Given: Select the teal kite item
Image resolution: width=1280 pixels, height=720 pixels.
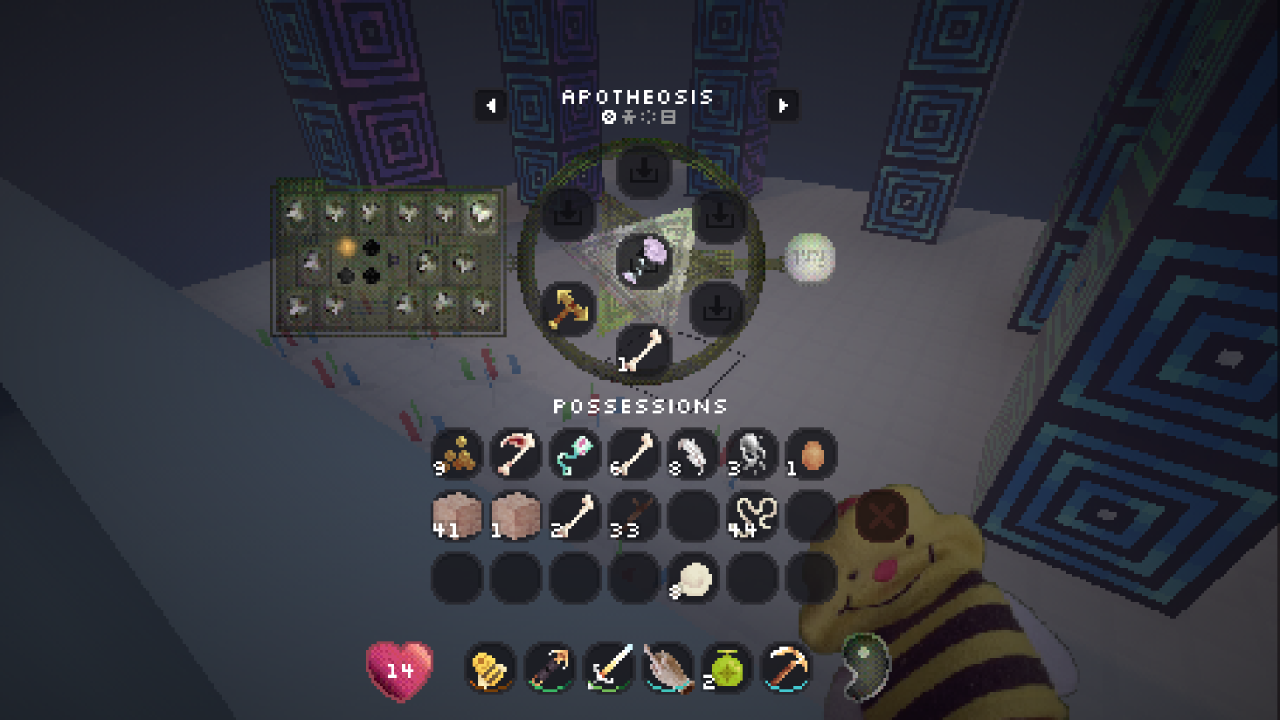Looking at the screenshot, I should (575, 455).
